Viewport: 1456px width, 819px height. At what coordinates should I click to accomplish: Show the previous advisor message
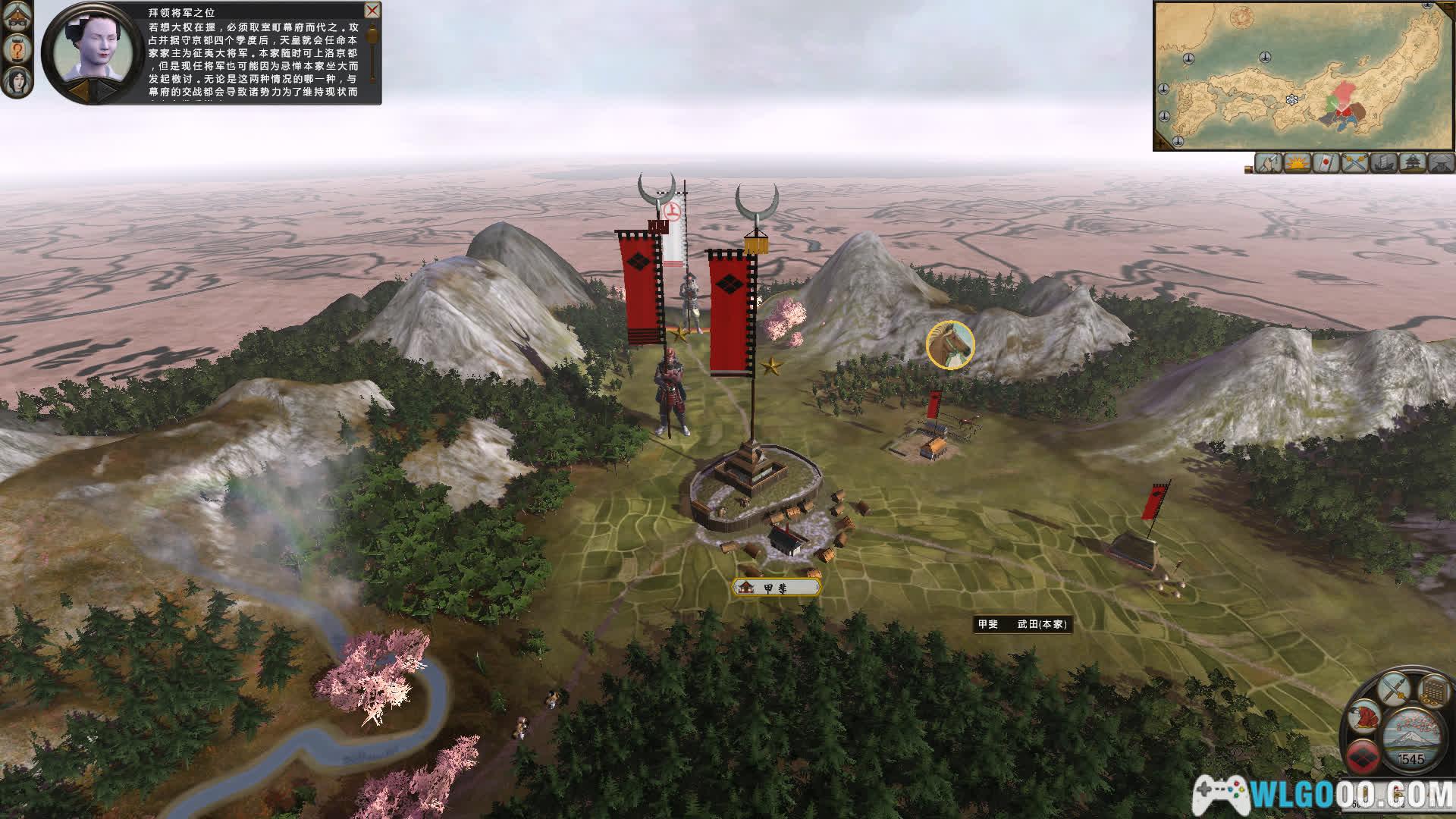[x=79, y=90]
